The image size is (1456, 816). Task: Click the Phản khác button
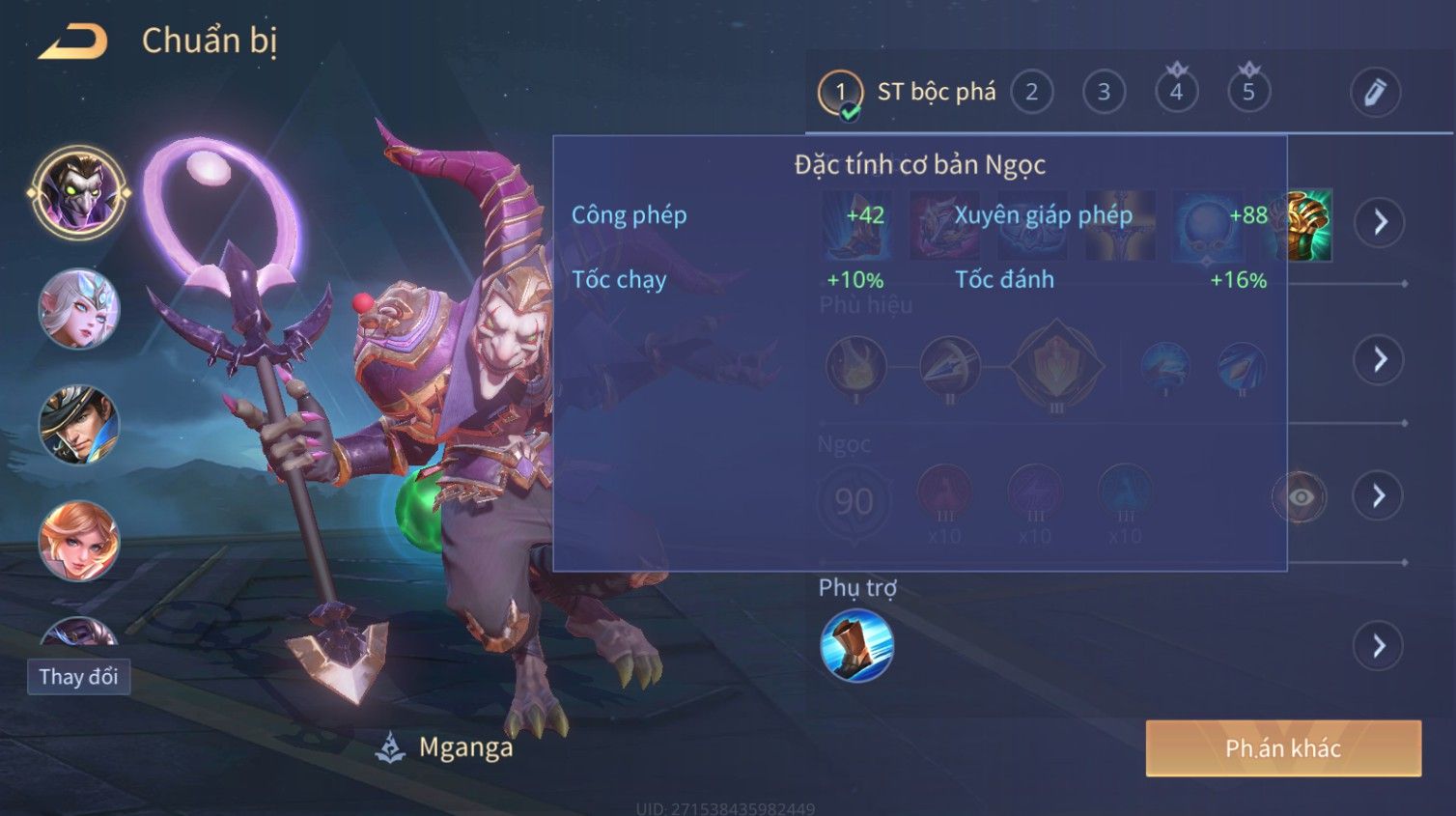tap(1283, 748)
